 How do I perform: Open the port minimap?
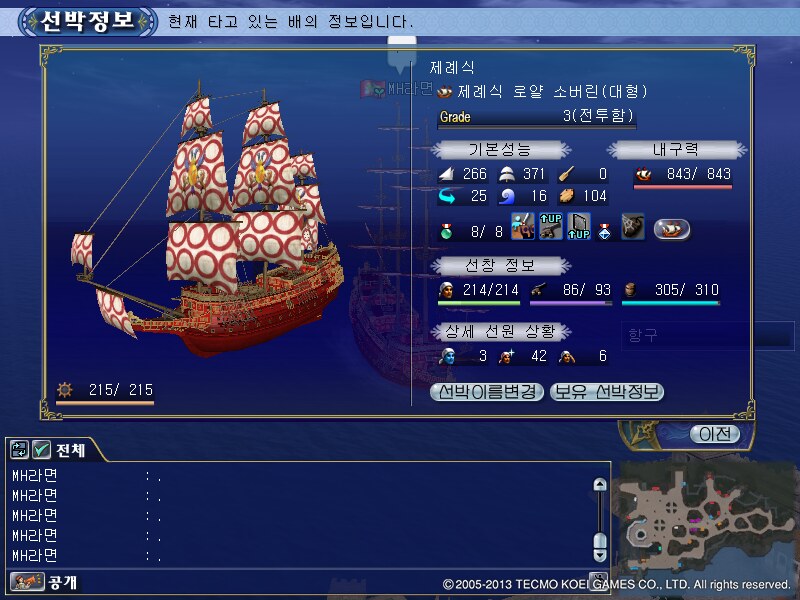tap(707, 509)
